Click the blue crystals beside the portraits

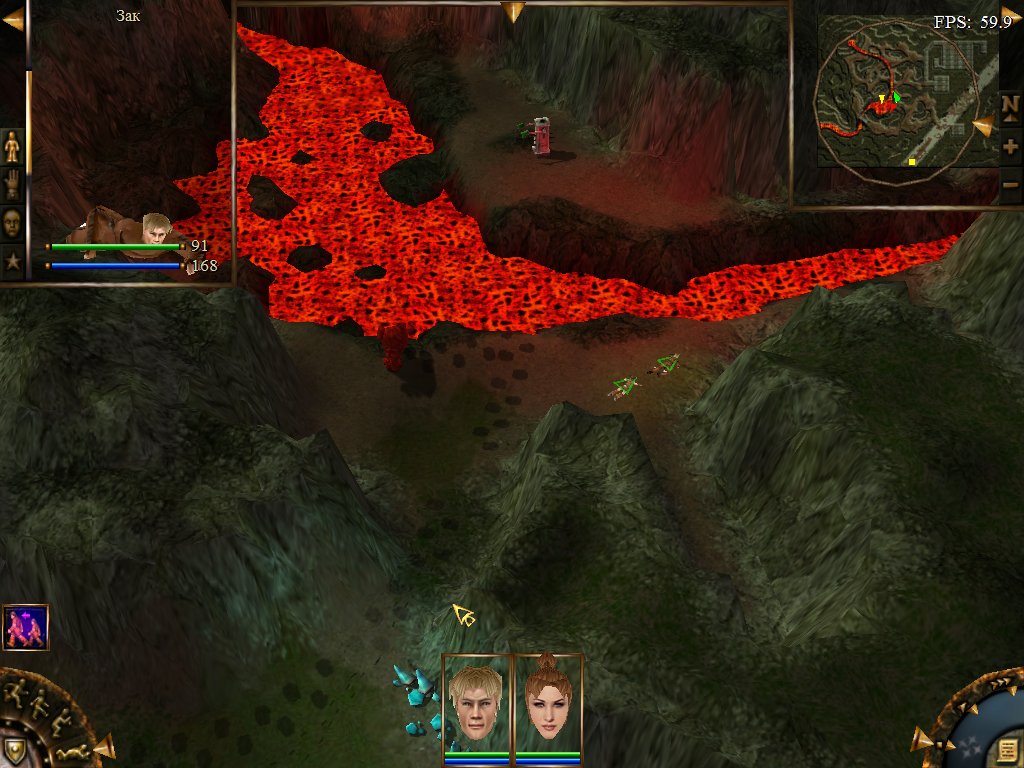point(418,700)
